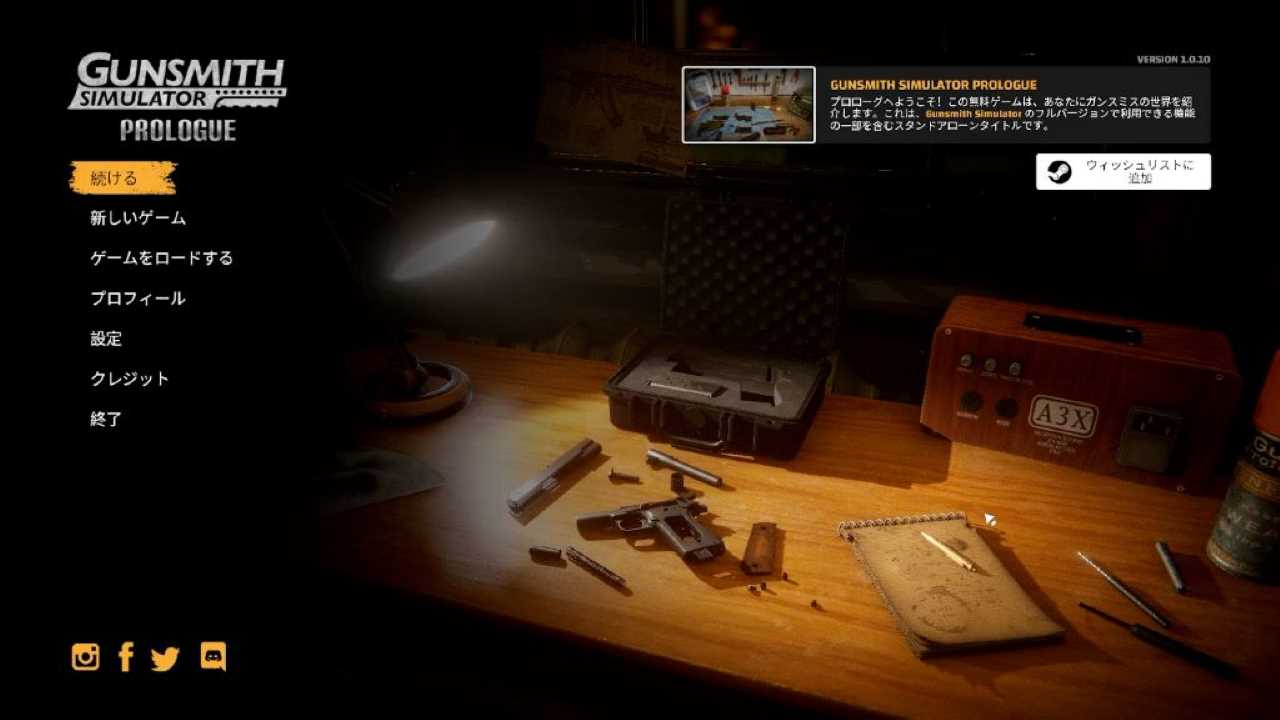Viewport: 1280px width, 720px height.
Task: Open the プロフィール profile screen
Action: [138, 298]
